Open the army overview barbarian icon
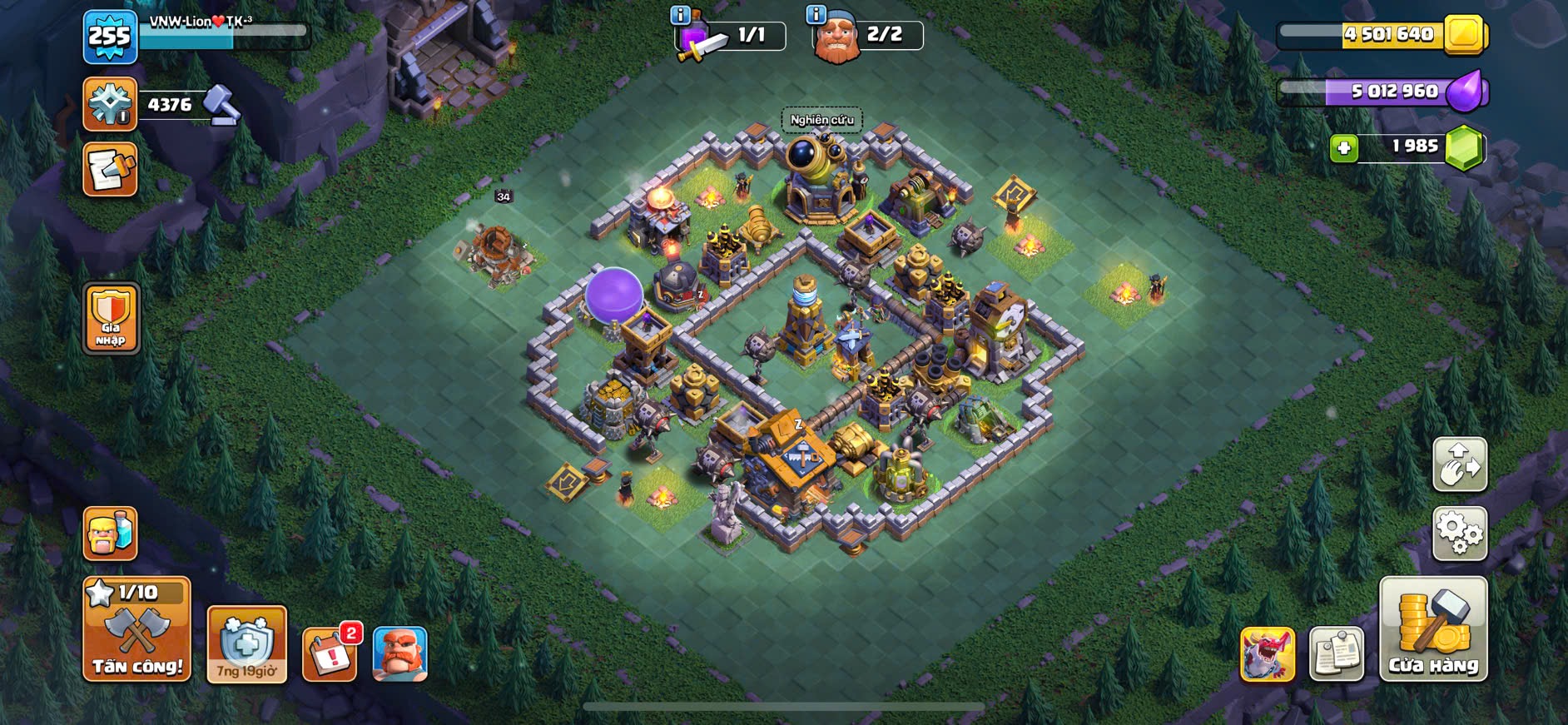The width and height of the screenshot is (1568, 725). click(110, 533)
